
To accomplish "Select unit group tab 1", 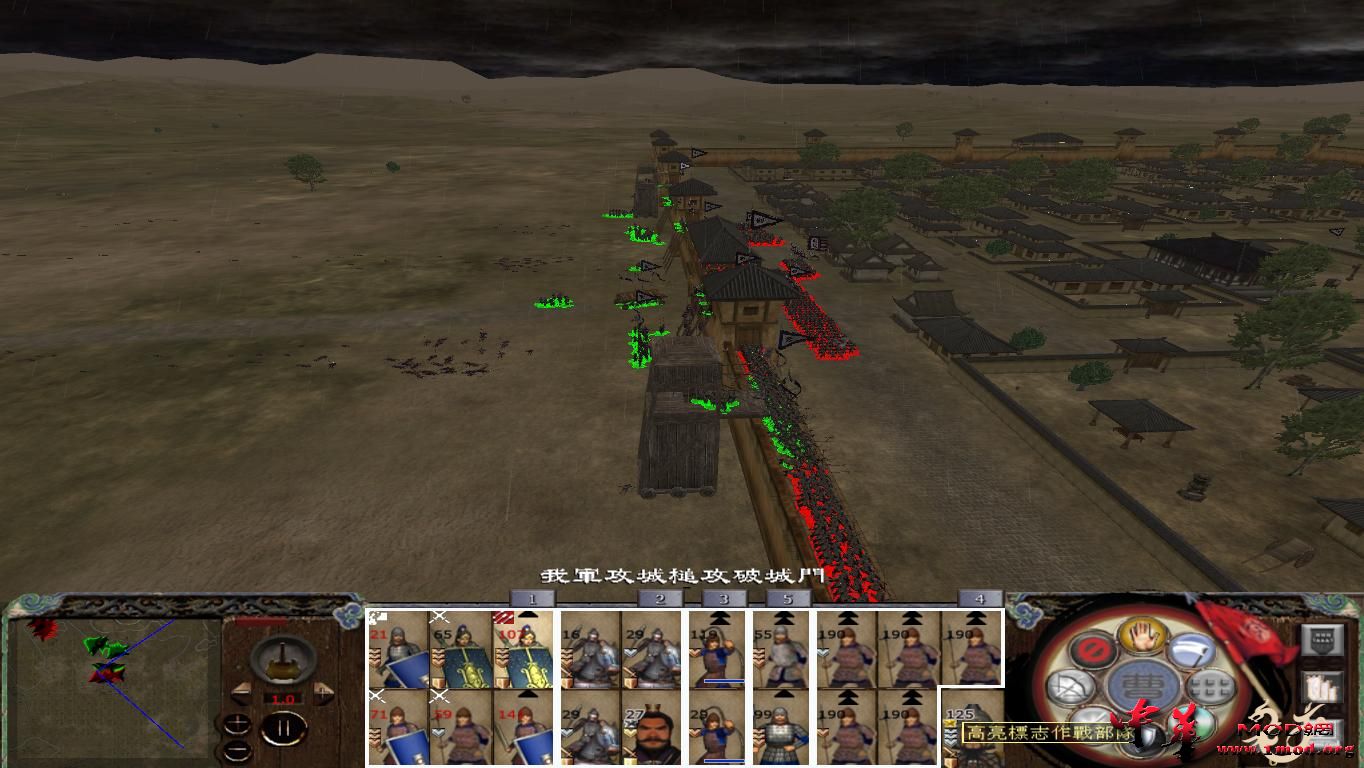I will coord(530,600).
